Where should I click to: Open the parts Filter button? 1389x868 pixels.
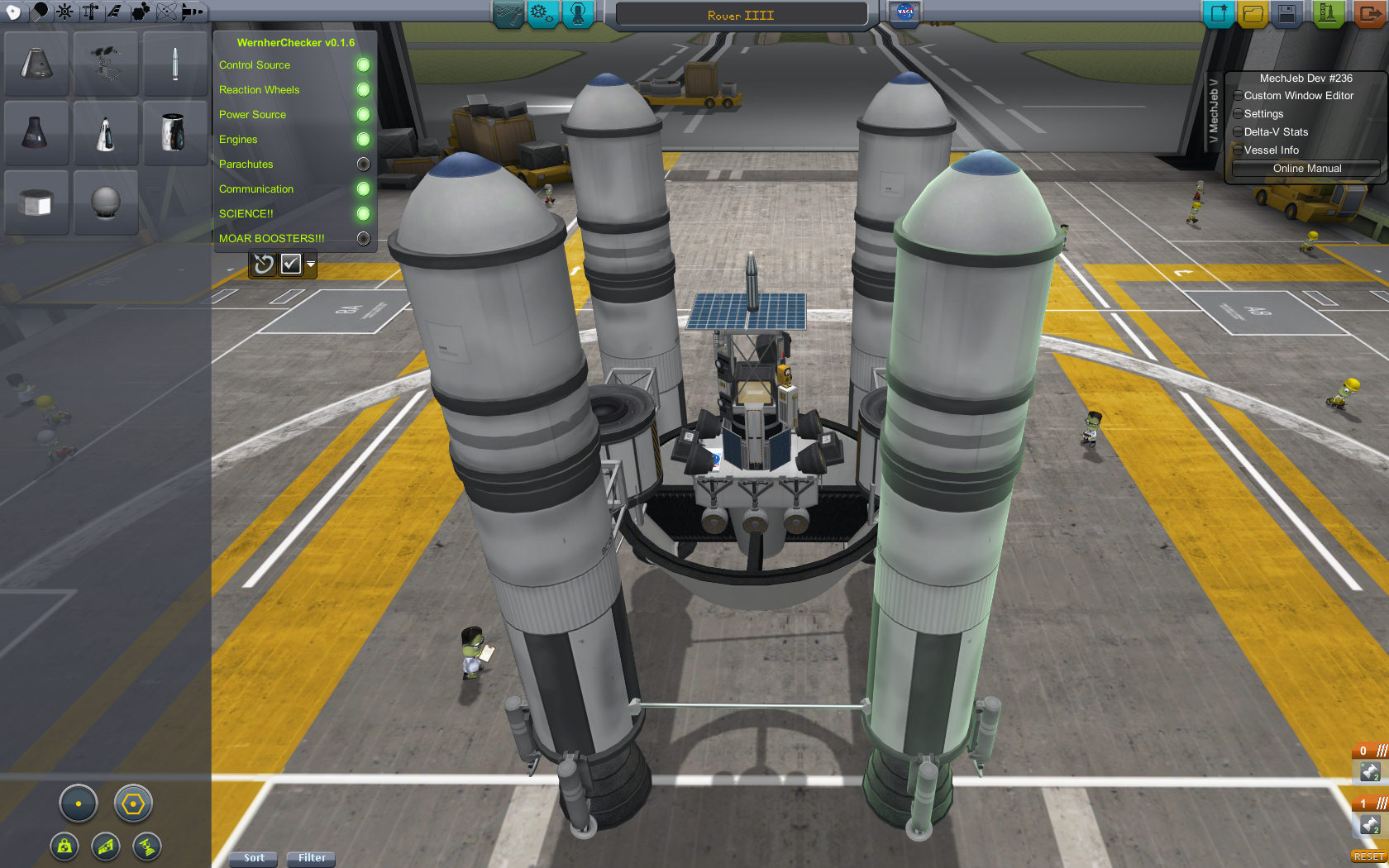[312, 858]
